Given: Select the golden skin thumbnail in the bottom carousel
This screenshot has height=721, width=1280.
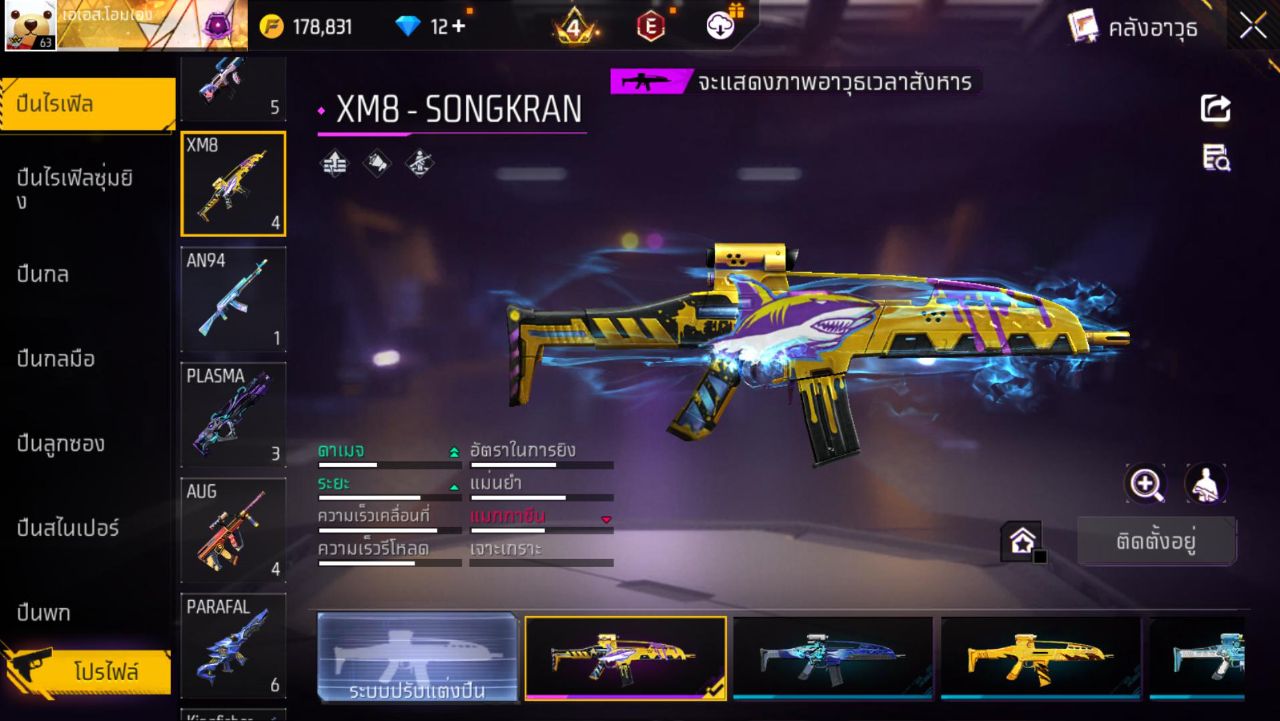Looking at the screenshot, I should coord(1038,657).
